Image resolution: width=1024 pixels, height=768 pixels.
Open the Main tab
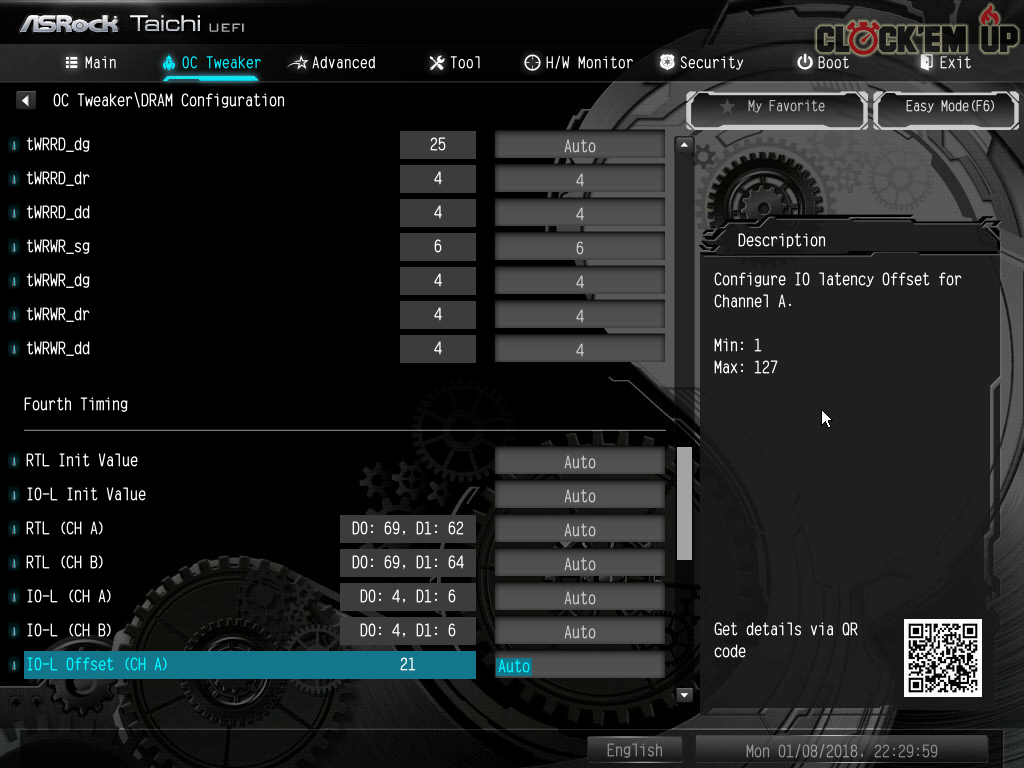91,63
